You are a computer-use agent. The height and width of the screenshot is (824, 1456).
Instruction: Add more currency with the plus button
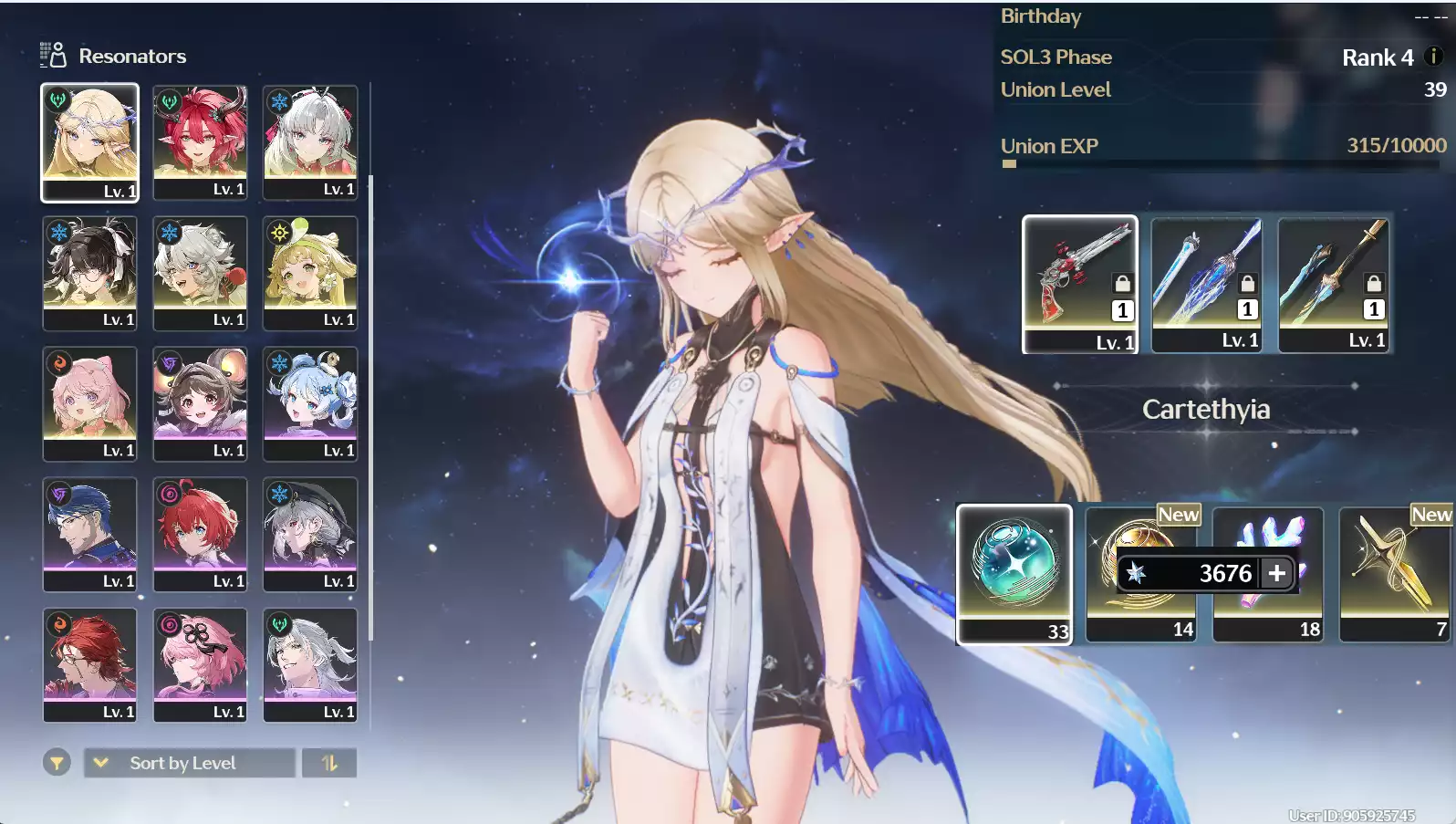pyautogui.click(x=1277, y=573)
